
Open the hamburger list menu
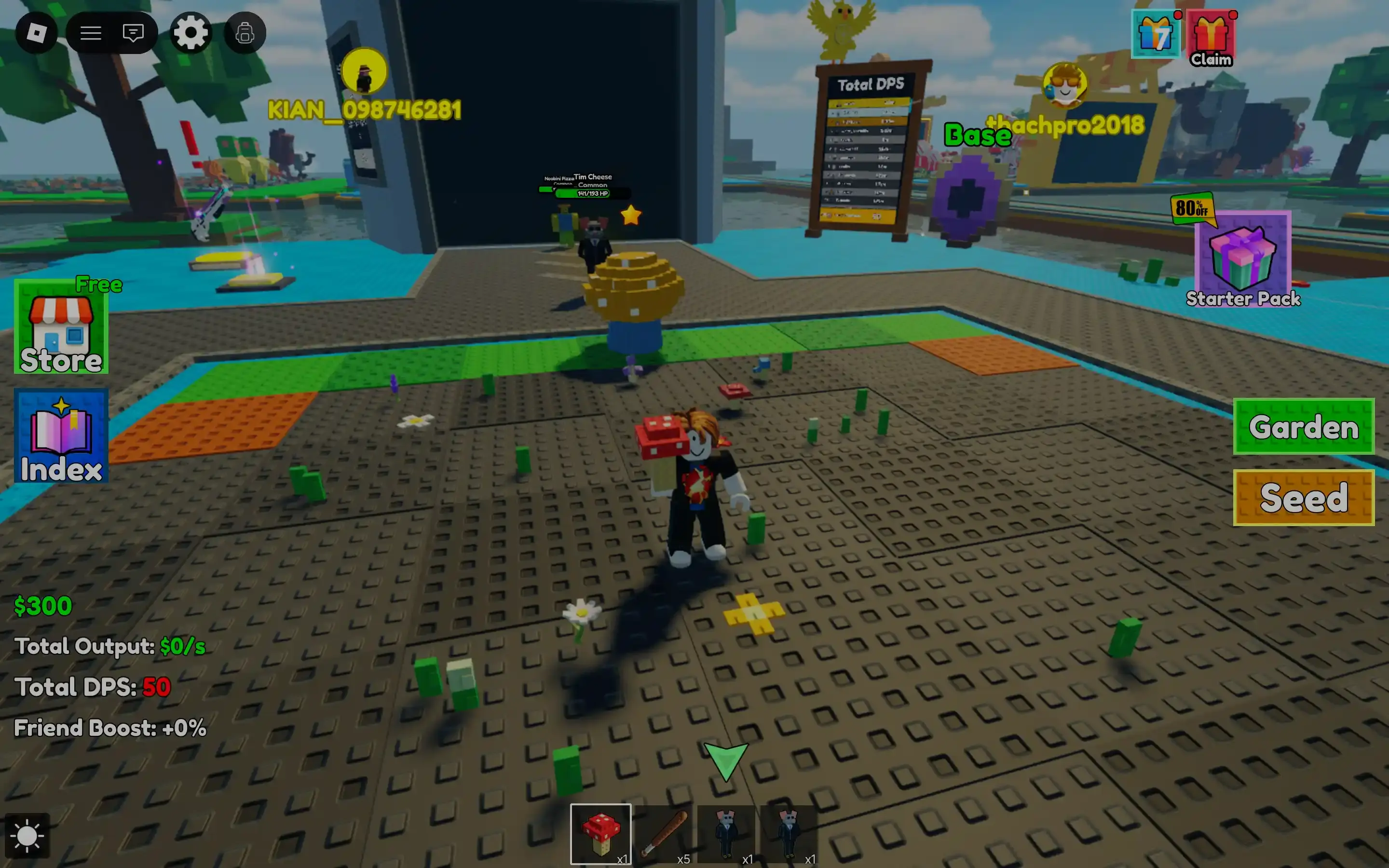coord(91,33)
